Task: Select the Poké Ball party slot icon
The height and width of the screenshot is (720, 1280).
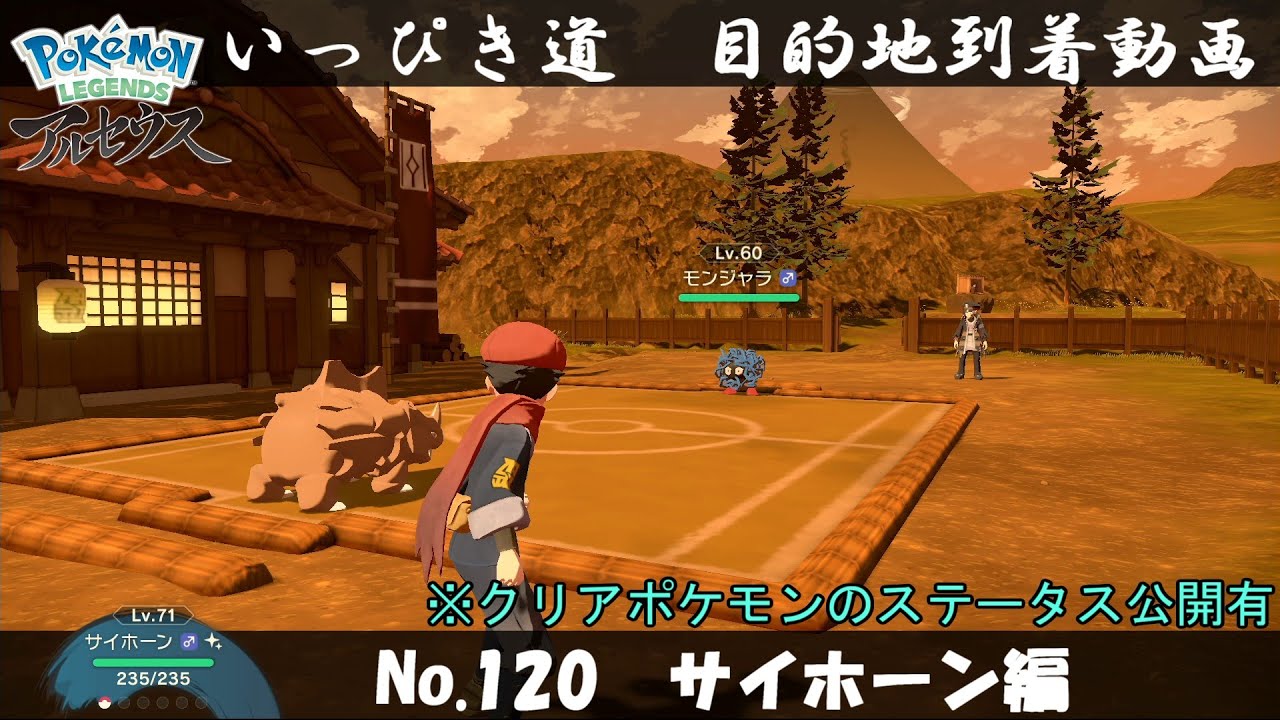Action: click(x=104, y=703)
